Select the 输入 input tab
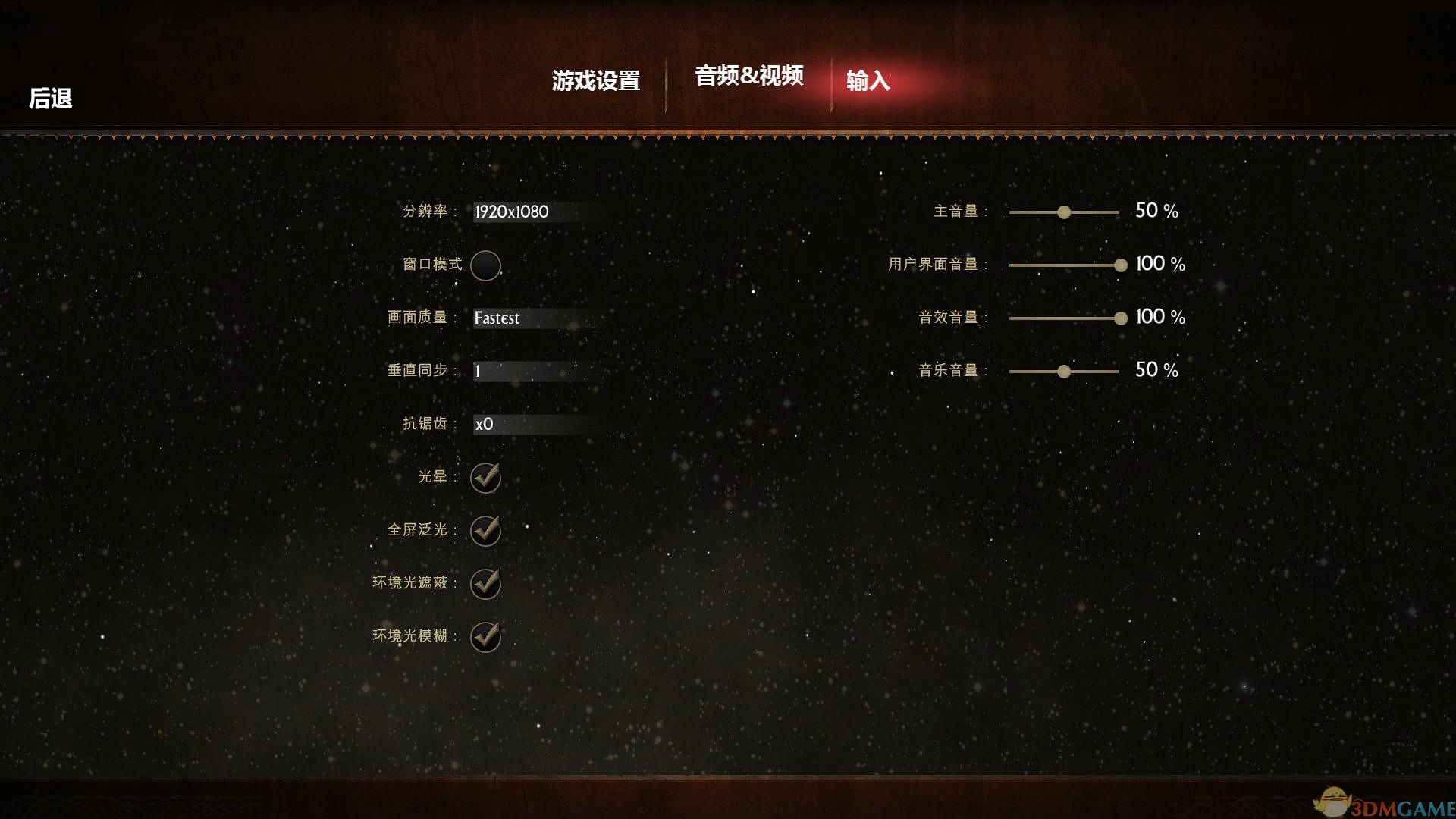Viewport: 1456px width, 819px height. point(869,80)
